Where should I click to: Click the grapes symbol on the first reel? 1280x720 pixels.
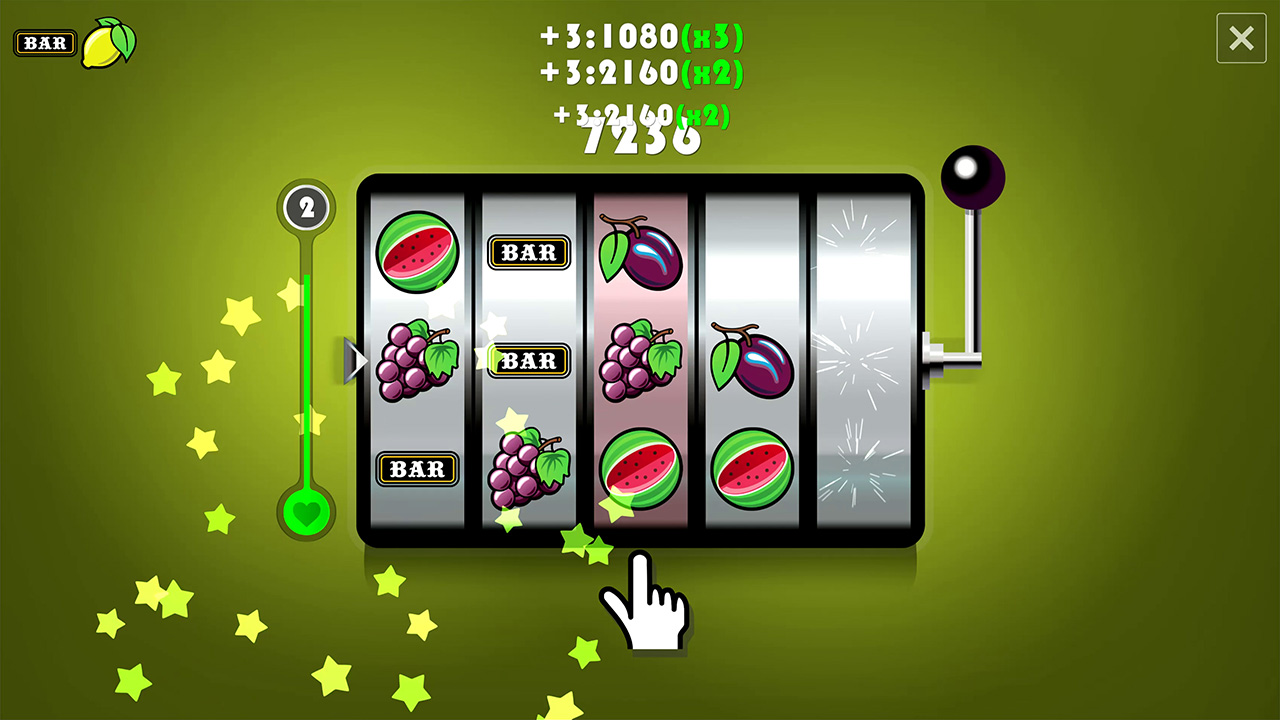(418, 362)
